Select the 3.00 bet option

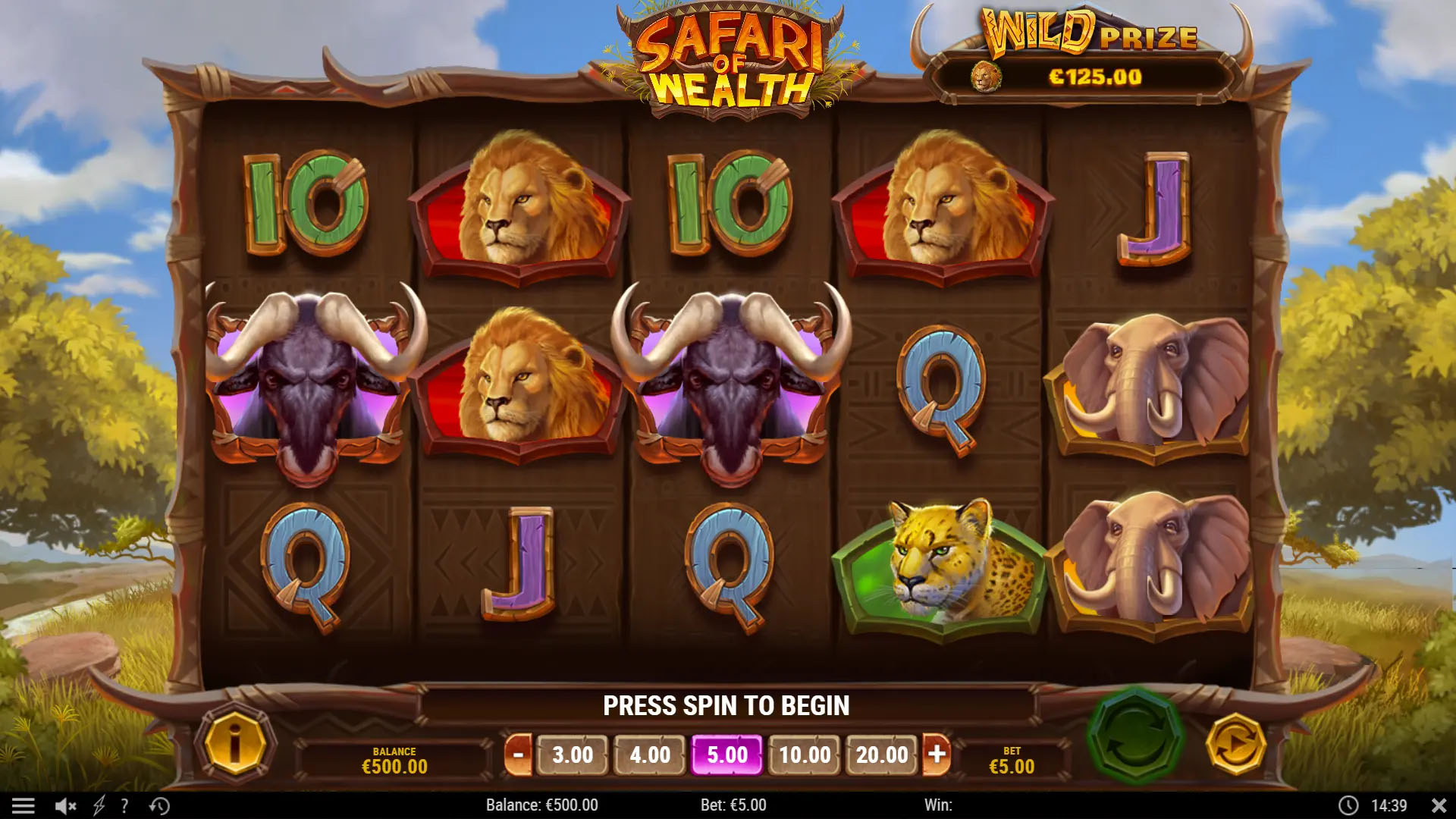(x=573, y=755)
